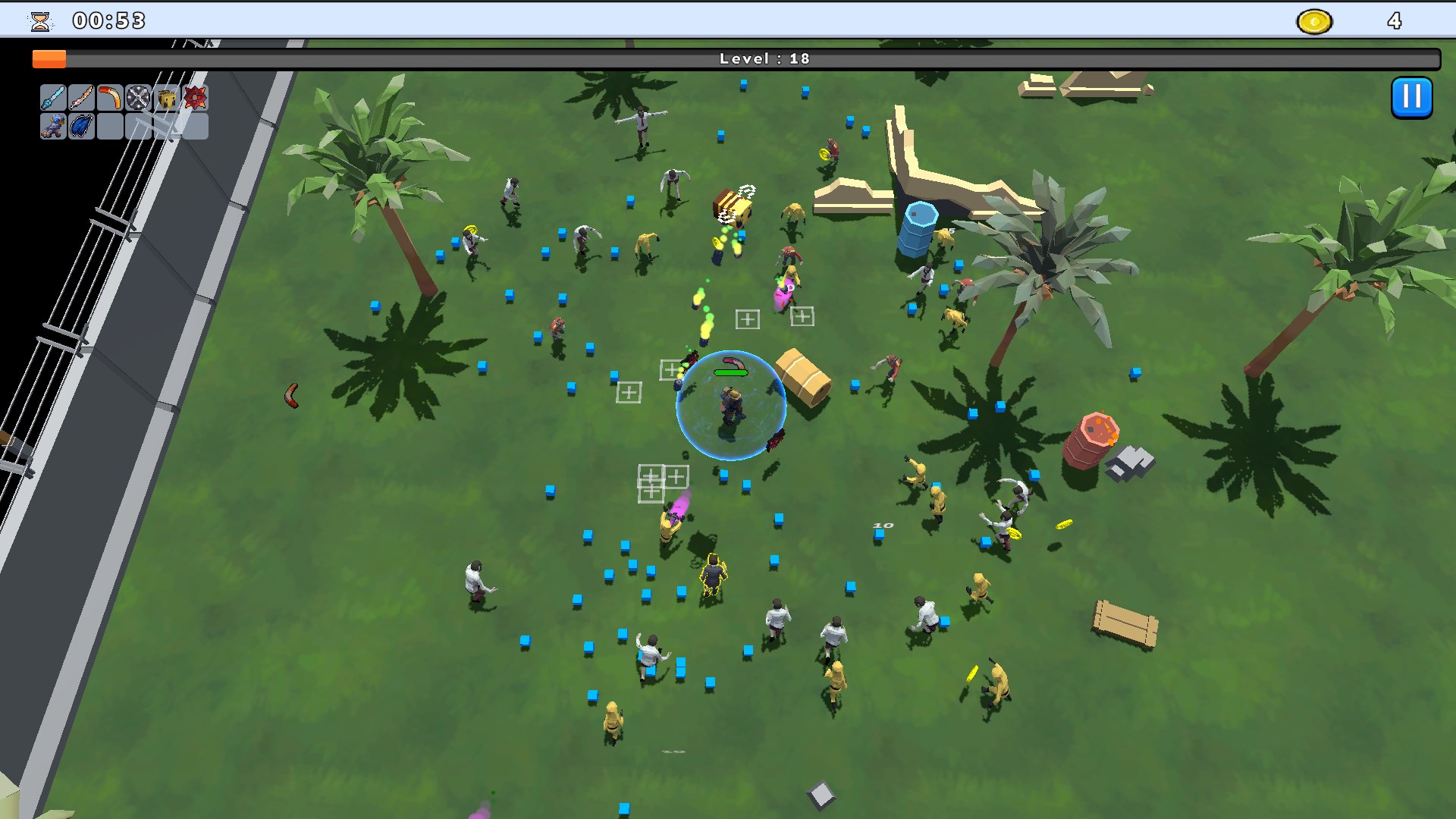Select the spinning shield weapon icon
The width and height of the screenshot is (1456, 819).
coord(137,98)
